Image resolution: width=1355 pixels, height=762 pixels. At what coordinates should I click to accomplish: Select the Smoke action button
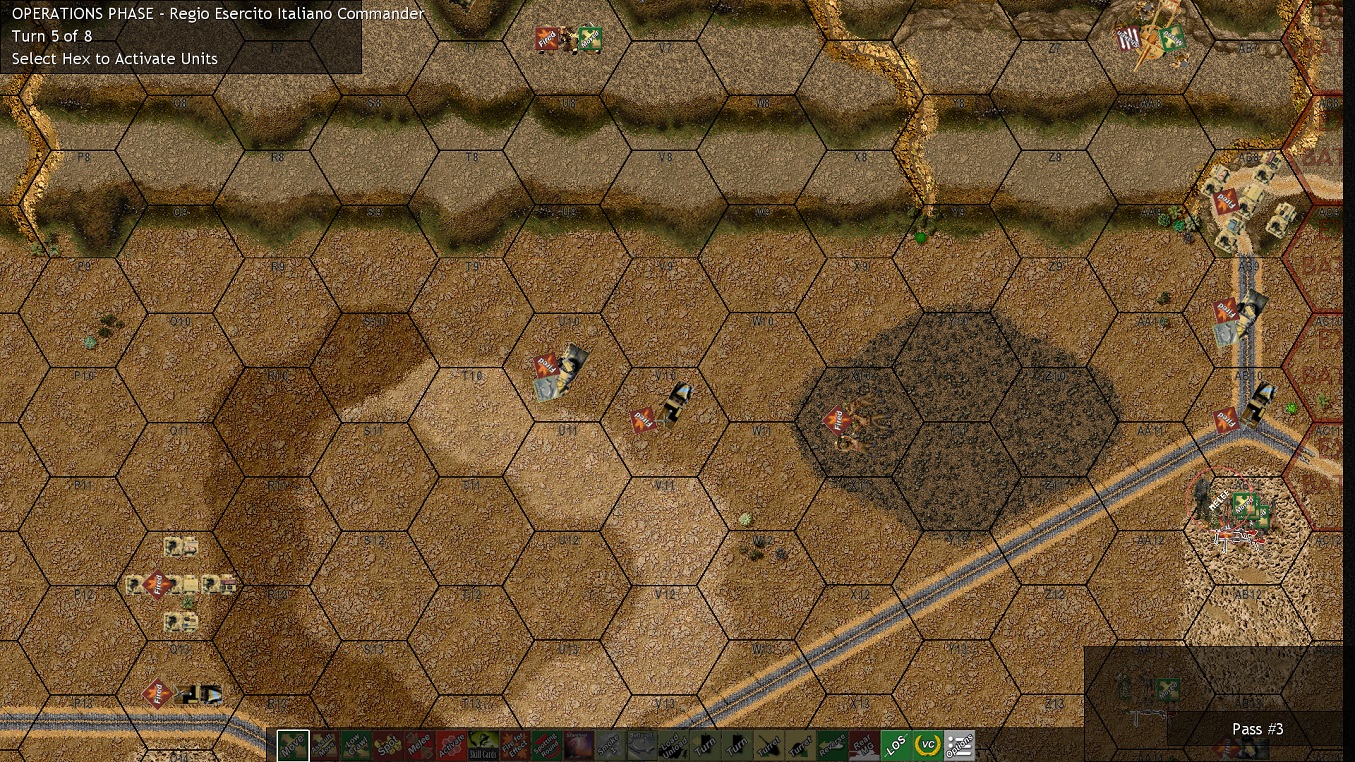(610, 745)
